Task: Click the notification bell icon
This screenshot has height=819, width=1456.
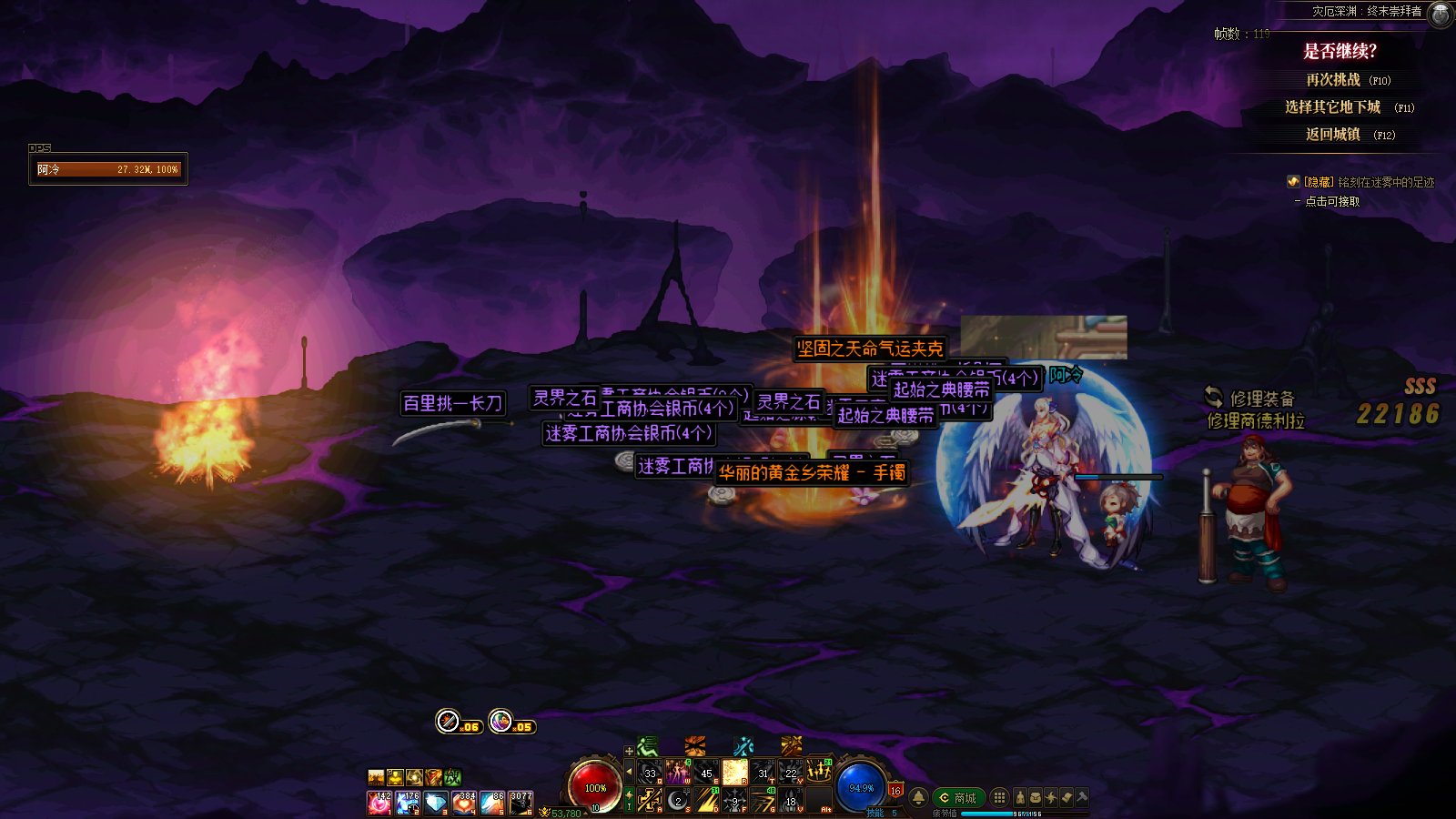Action: point(919,798)
